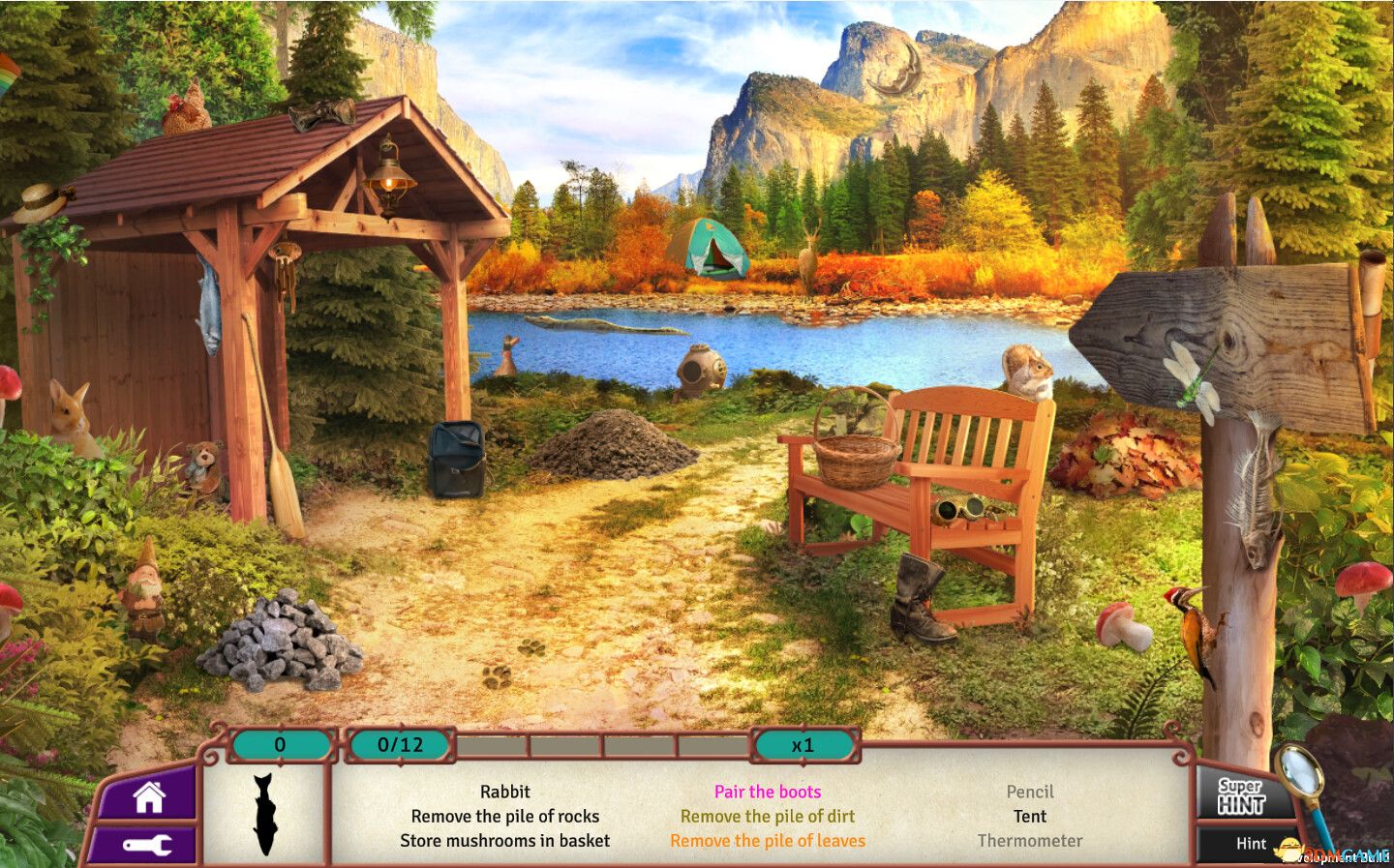Click the teal tent across the river
This screenshot has width=1394, height=868.
point(712,247)
